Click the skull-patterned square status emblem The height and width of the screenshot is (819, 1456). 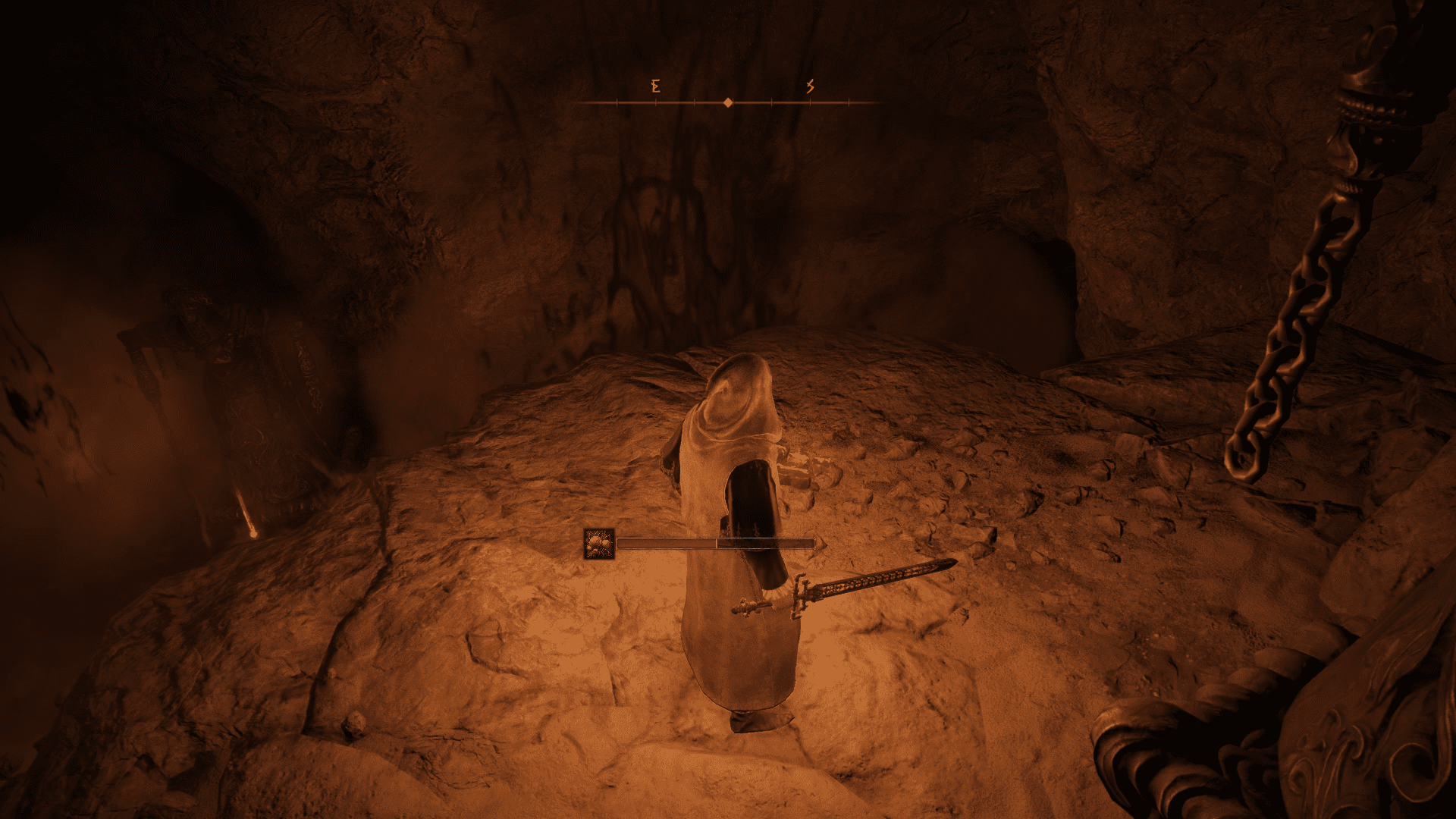click(600, 544)
